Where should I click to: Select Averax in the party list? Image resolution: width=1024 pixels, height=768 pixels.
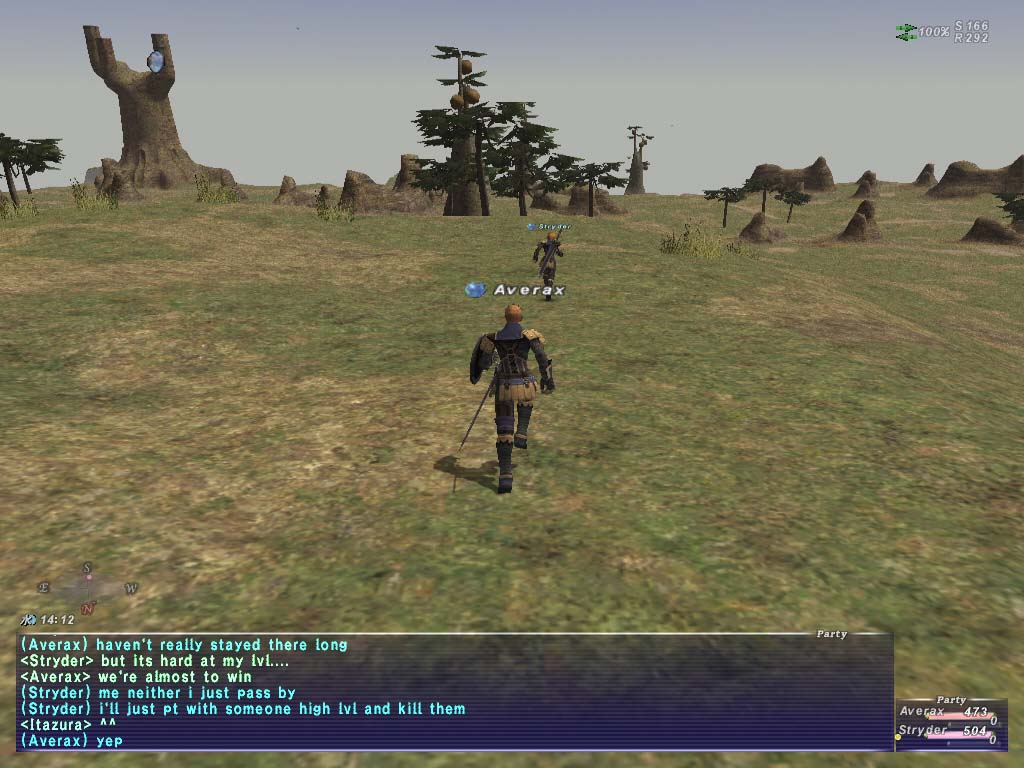(x=921, y=712)
